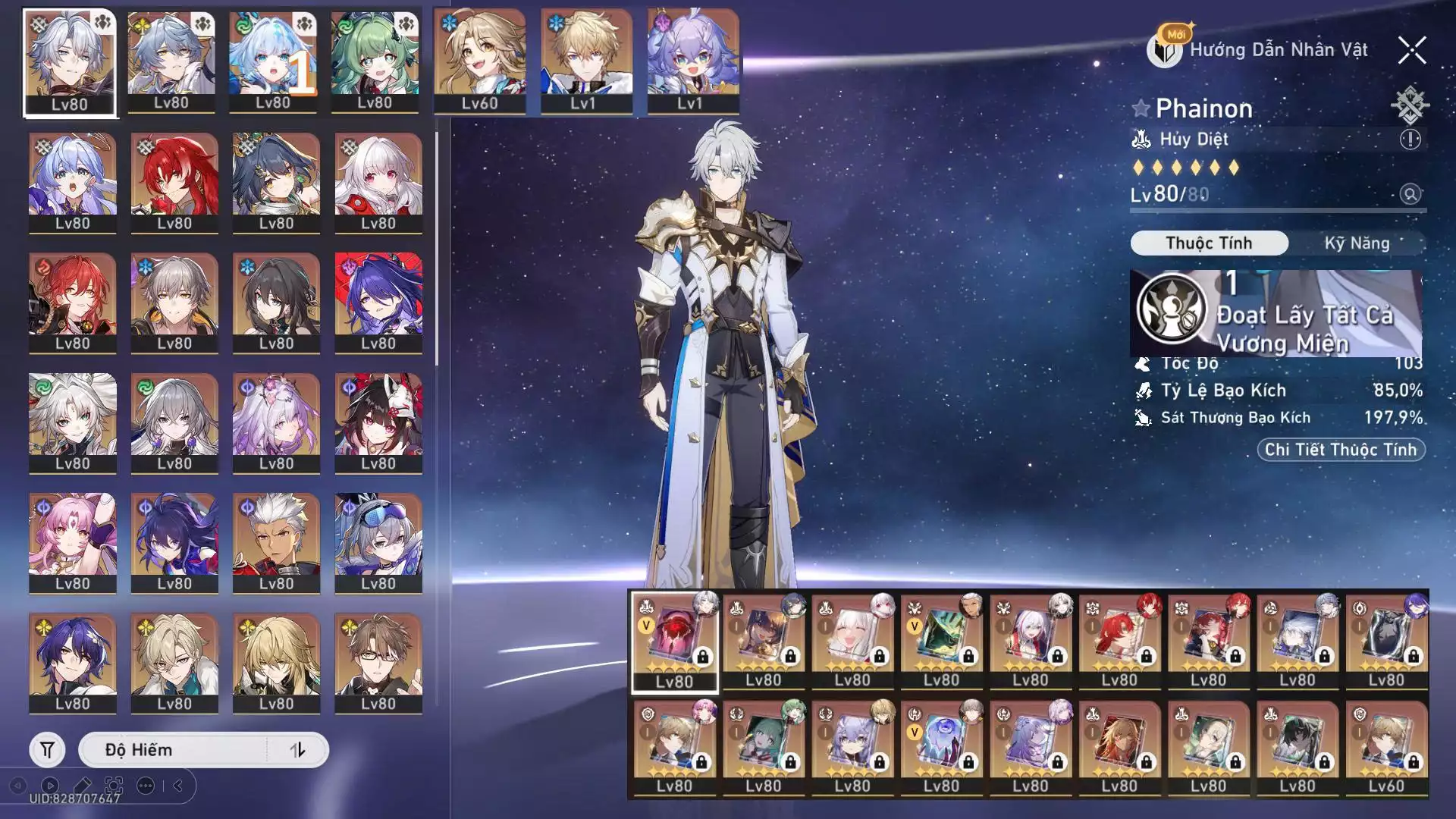Screen dimensions: 1456x819
Task: Switch to the Kỹ Năng tab
Action: (x=1357, y=243)
